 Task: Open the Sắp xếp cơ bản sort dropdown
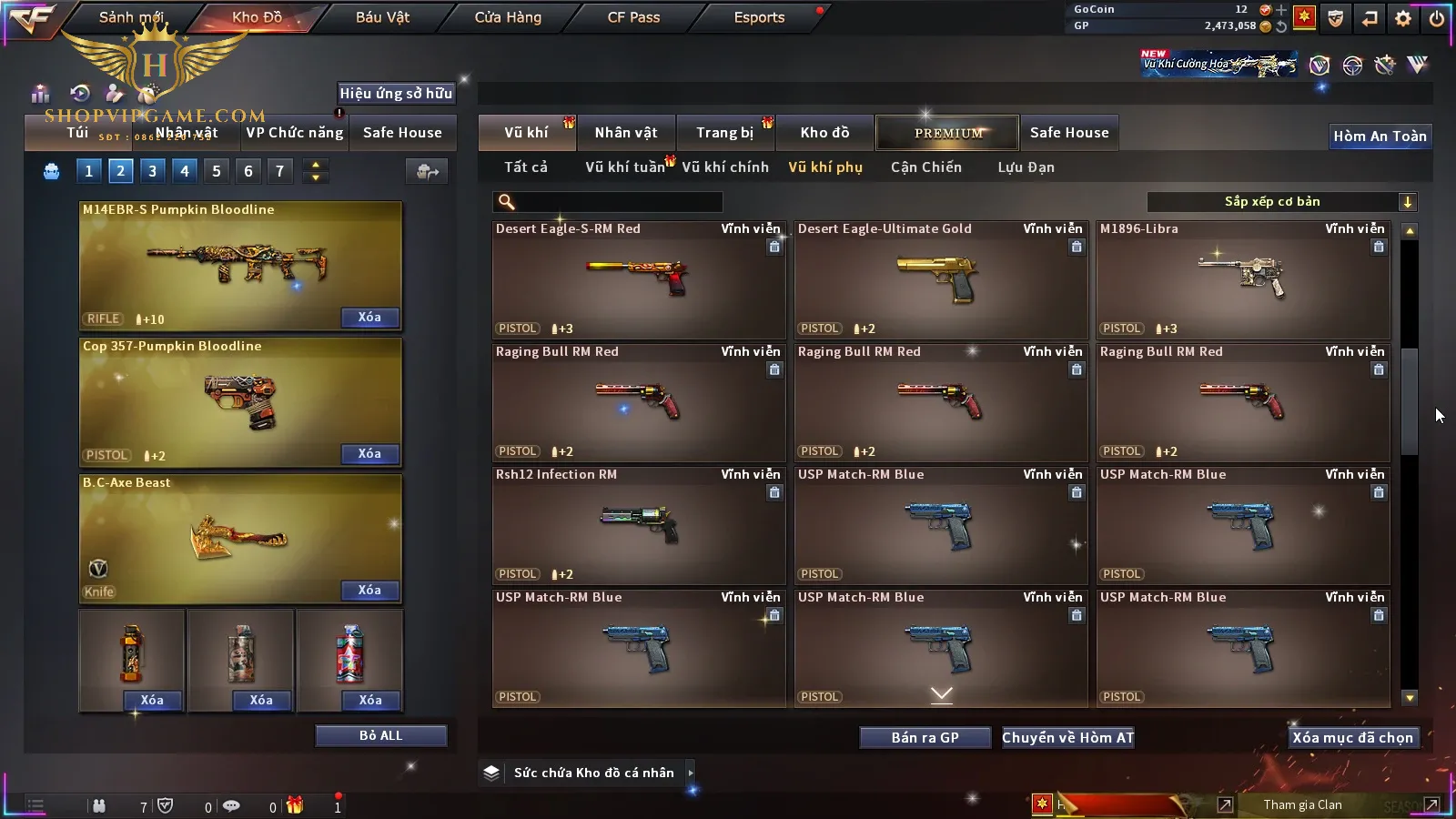tap(1281, 202)
